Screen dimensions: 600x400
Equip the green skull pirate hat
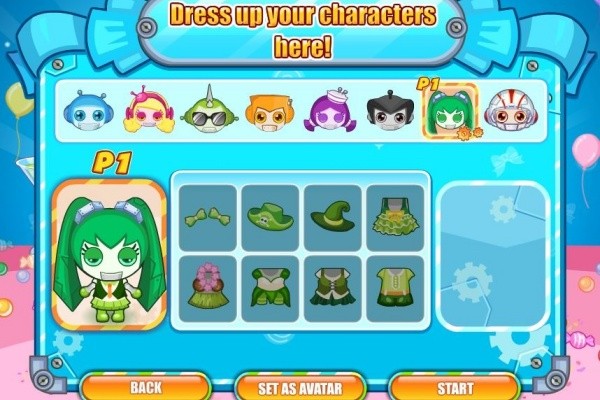[271, 217]
